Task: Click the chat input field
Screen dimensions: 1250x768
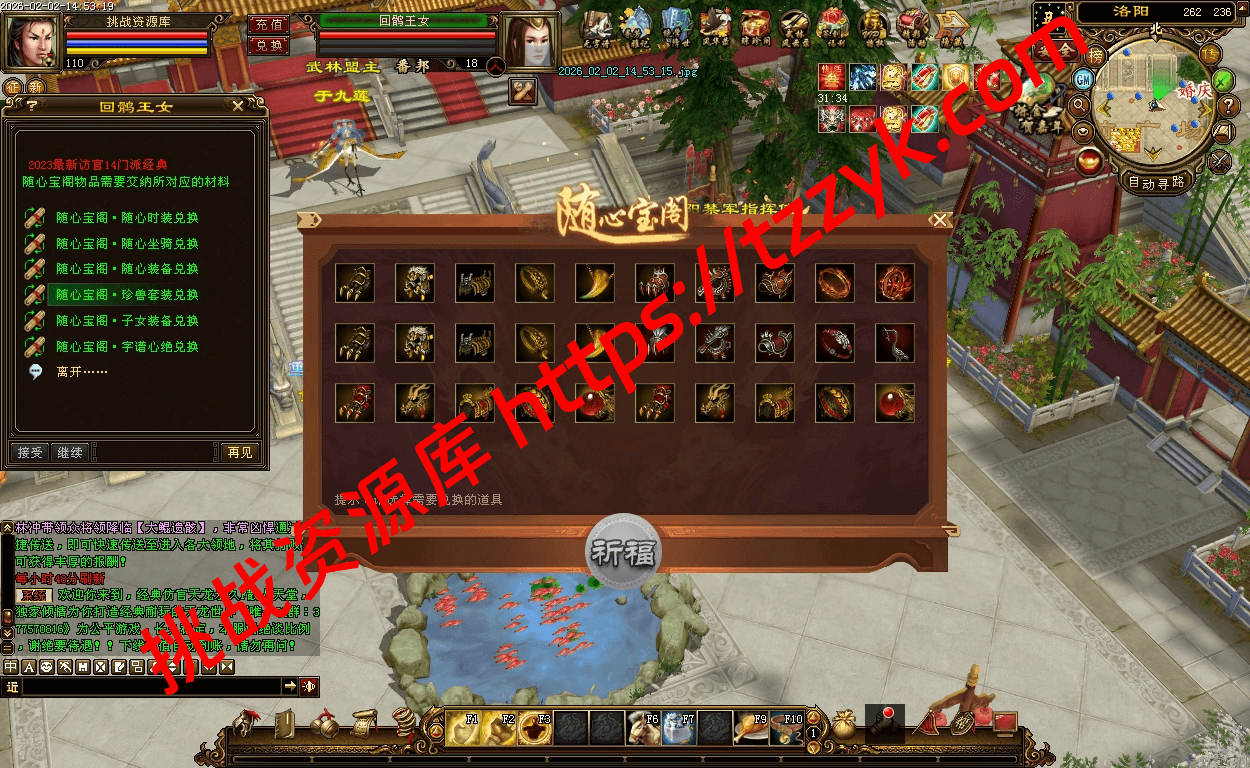Action: click(x=150, y=687)
